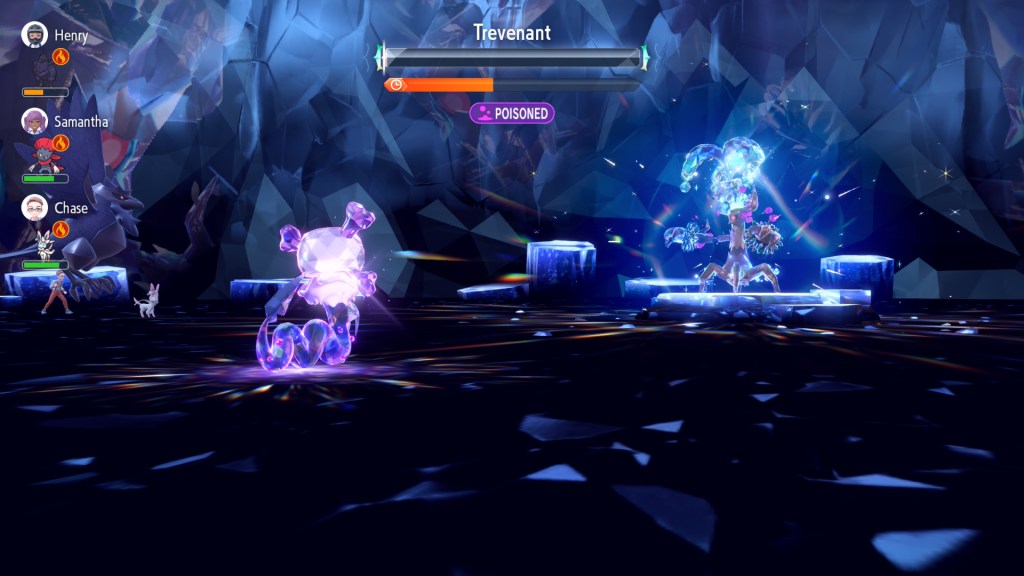Image resolution: width=1024 pixels, height=576 pixels.
Task: Select Henry's trainer avatar
Action: (35, 35)
